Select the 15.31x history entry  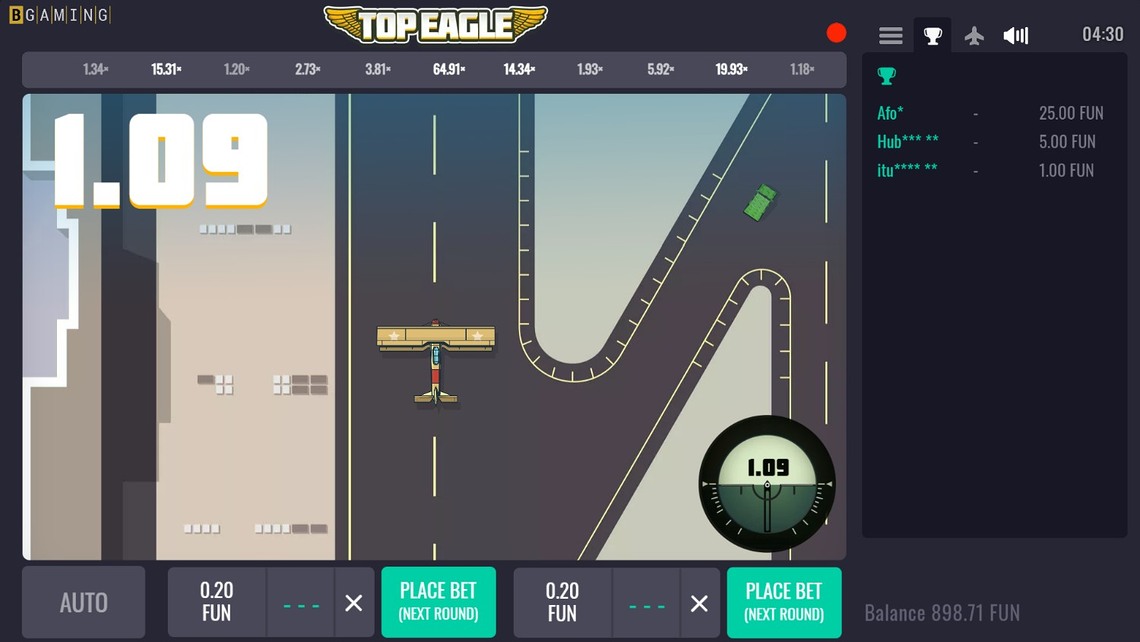coord(166,70)
